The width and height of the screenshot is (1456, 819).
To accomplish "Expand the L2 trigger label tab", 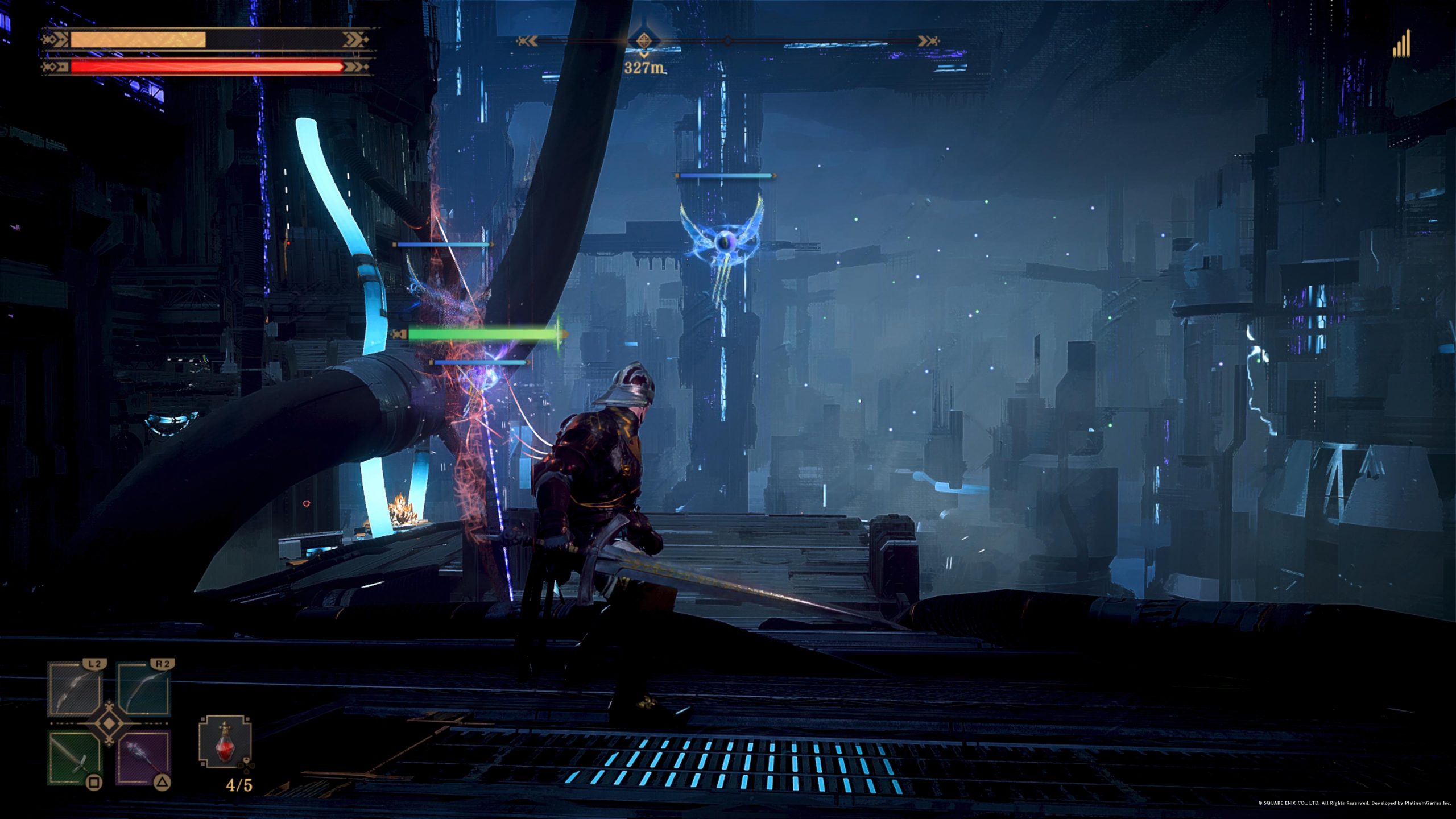I will coord(94,664).
